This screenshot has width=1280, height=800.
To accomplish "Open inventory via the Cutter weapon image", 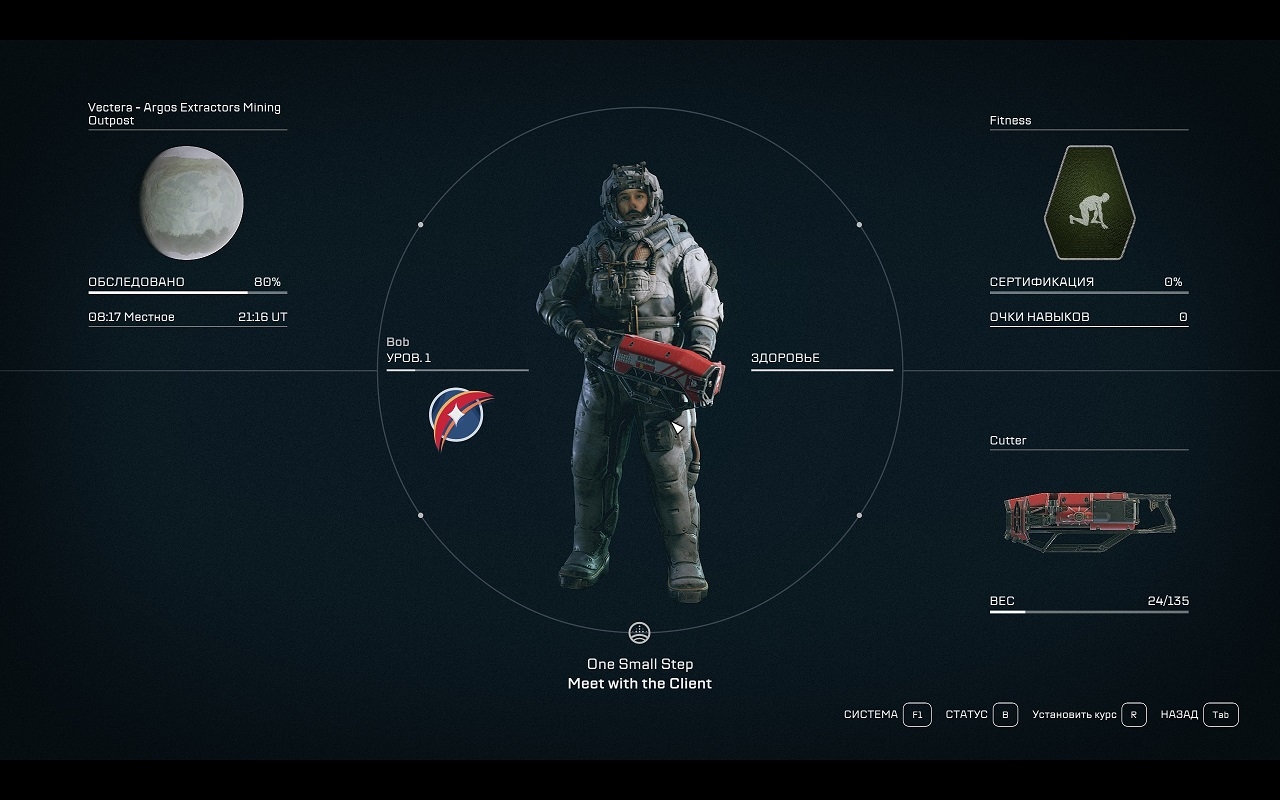I will [x=1089, y=520].
